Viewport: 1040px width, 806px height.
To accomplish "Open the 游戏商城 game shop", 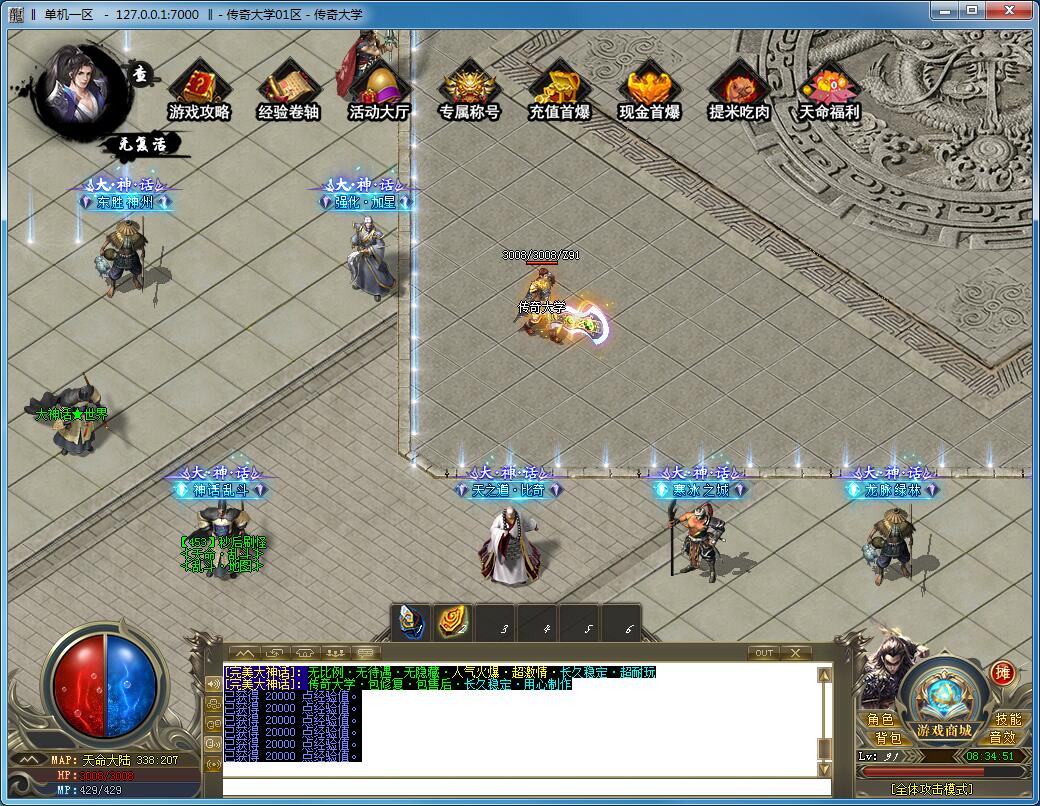I will click(x=945, y=731).
